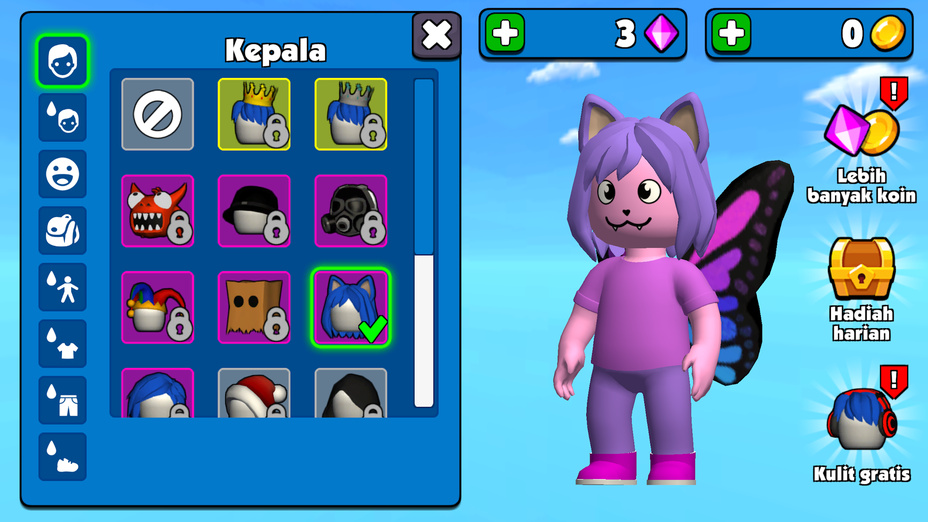Open the shirt color category tab

(63, 343)
